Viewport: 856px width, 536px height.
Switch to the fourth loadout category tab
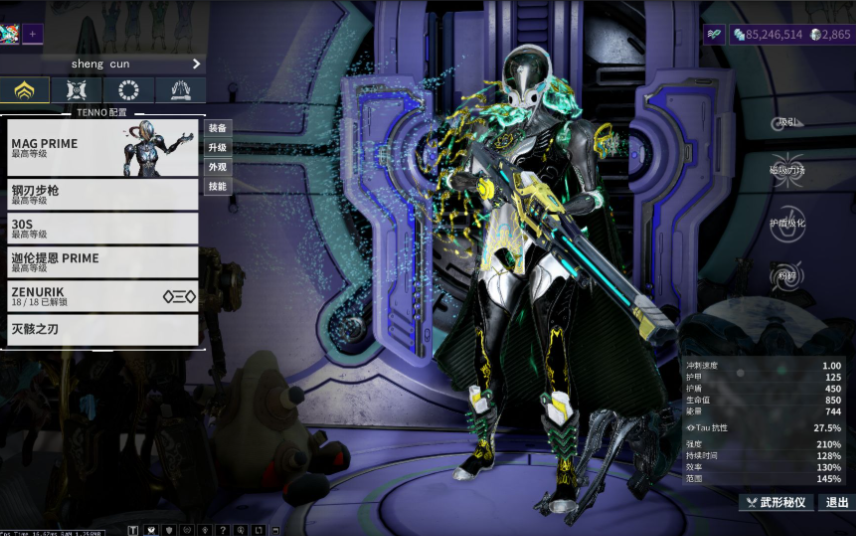pos(181,91)
